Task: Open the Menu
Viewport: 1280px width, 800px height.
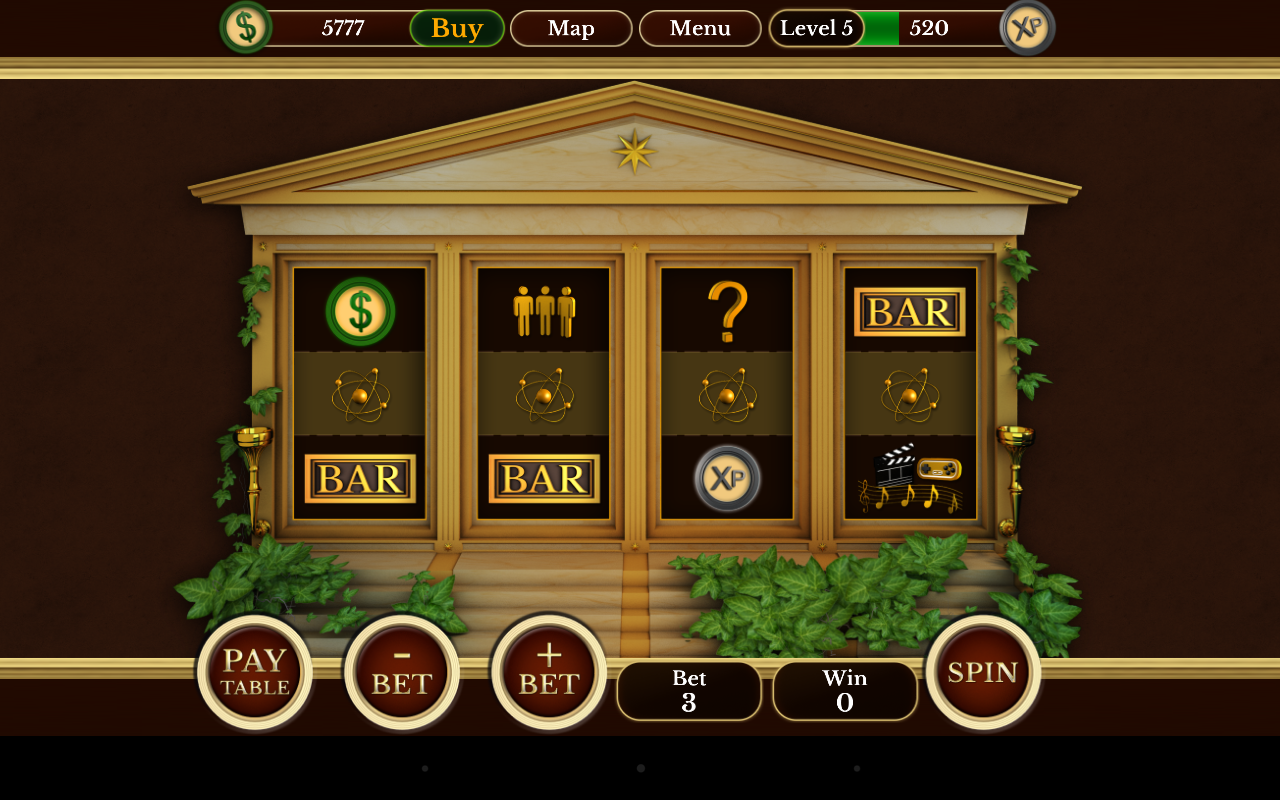Action: (700, 28)
